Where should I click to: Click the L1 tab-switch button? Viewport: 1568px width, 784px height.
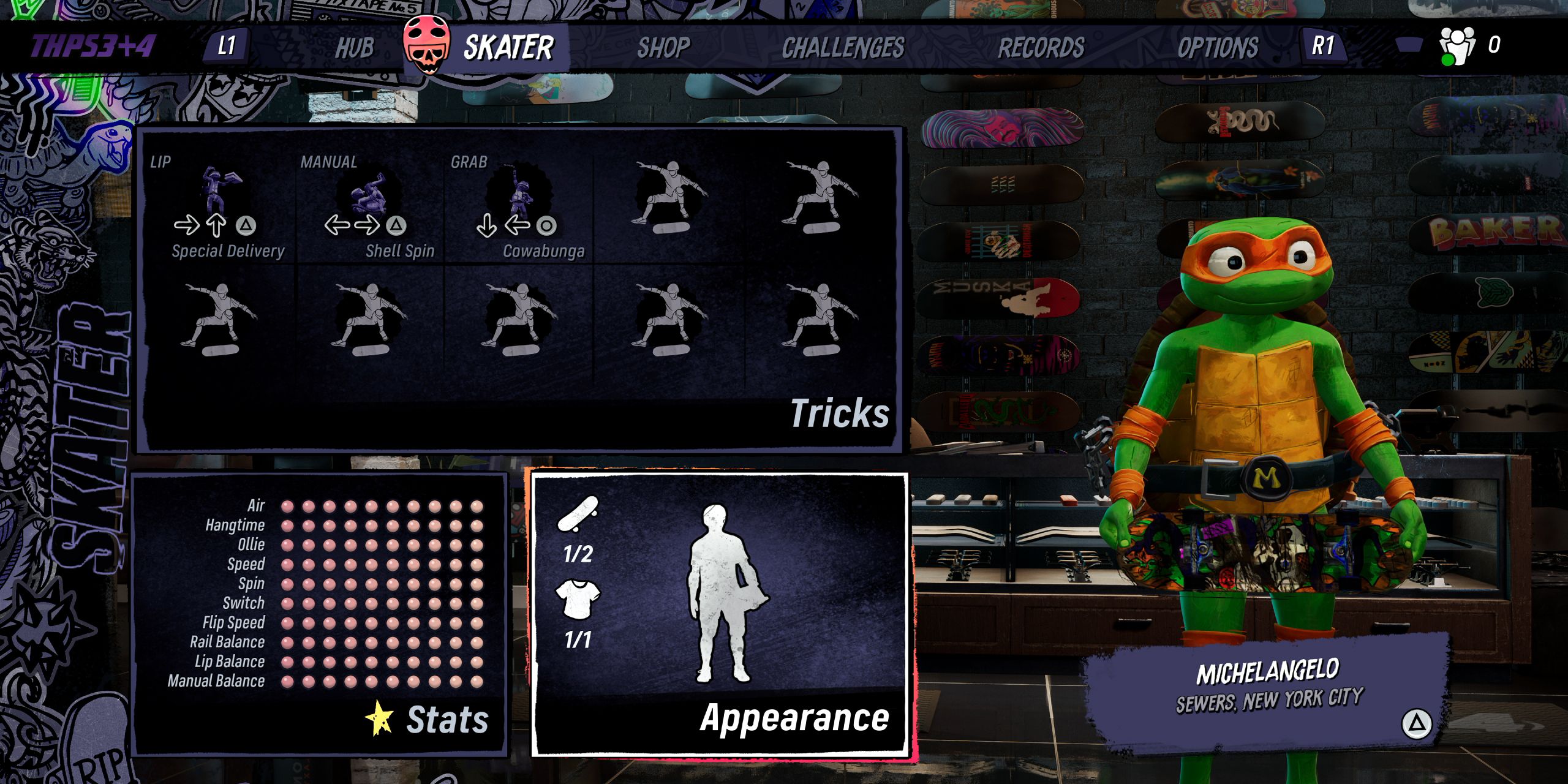click(227, 44)
